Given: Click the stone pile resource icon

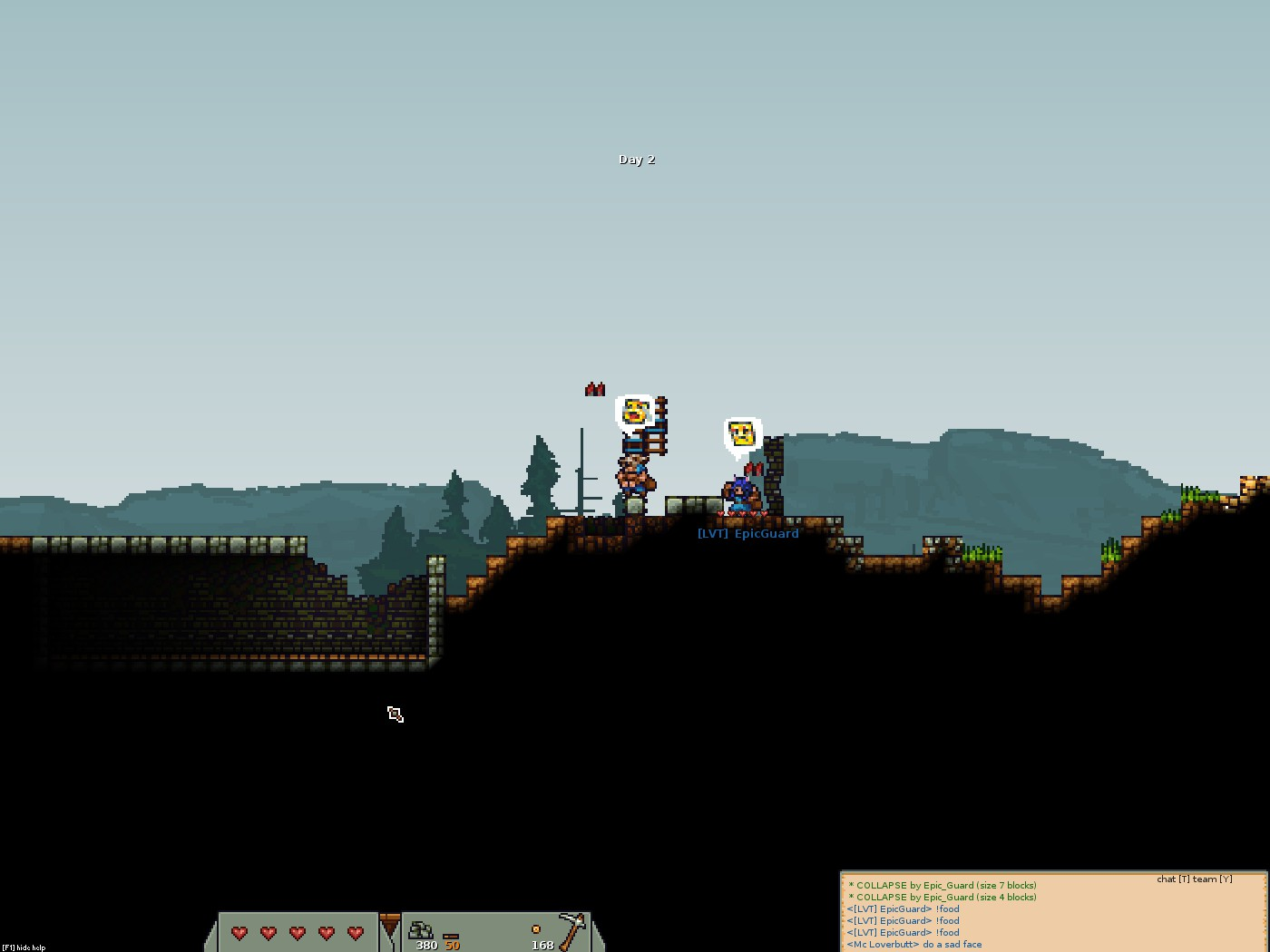Looking at the screenshot, I should tap(421, 929).
